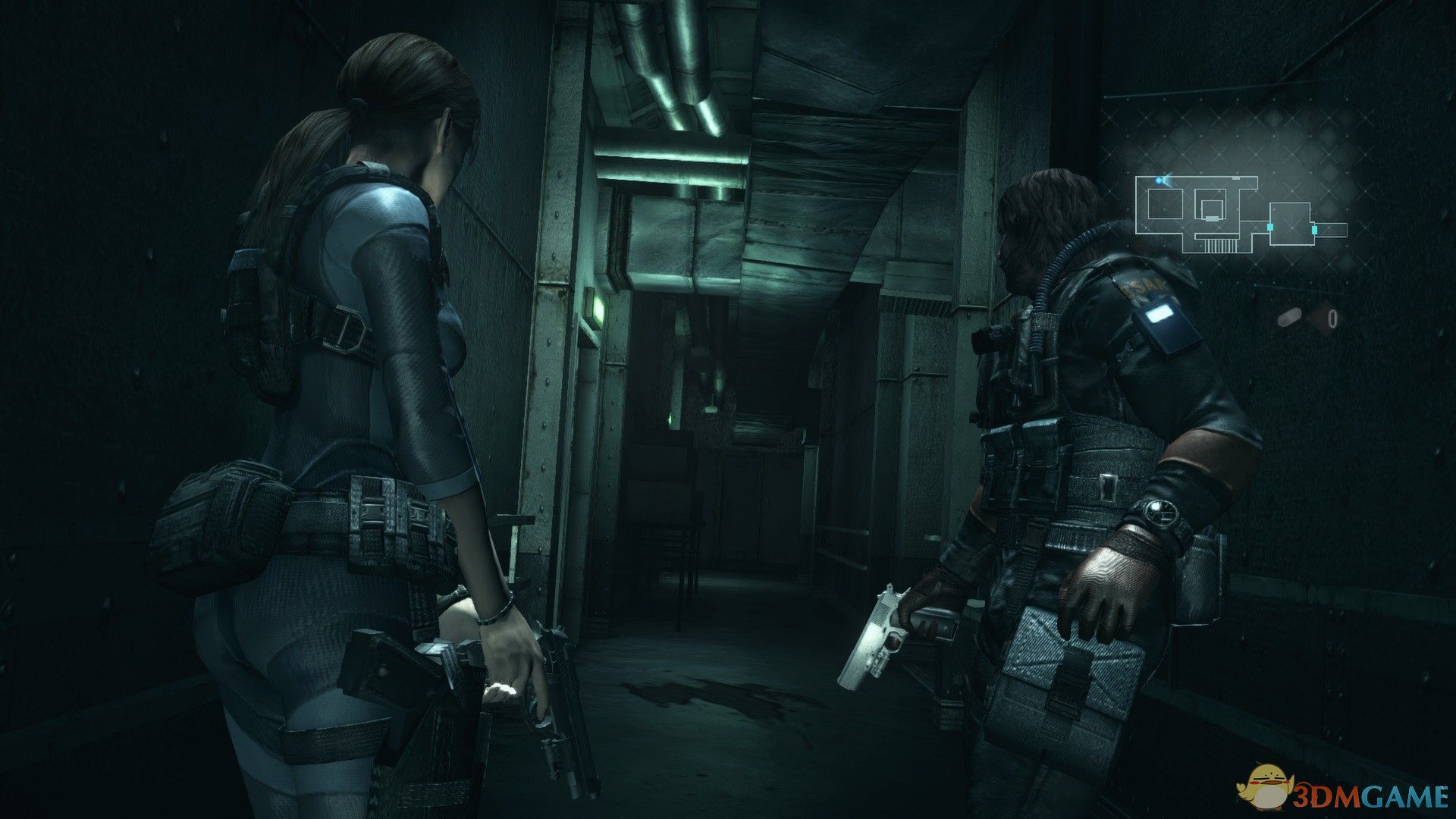Click the player position marker on the minimap
The height and width of the screenshot is (819, 1456).
click(1159, 180)
